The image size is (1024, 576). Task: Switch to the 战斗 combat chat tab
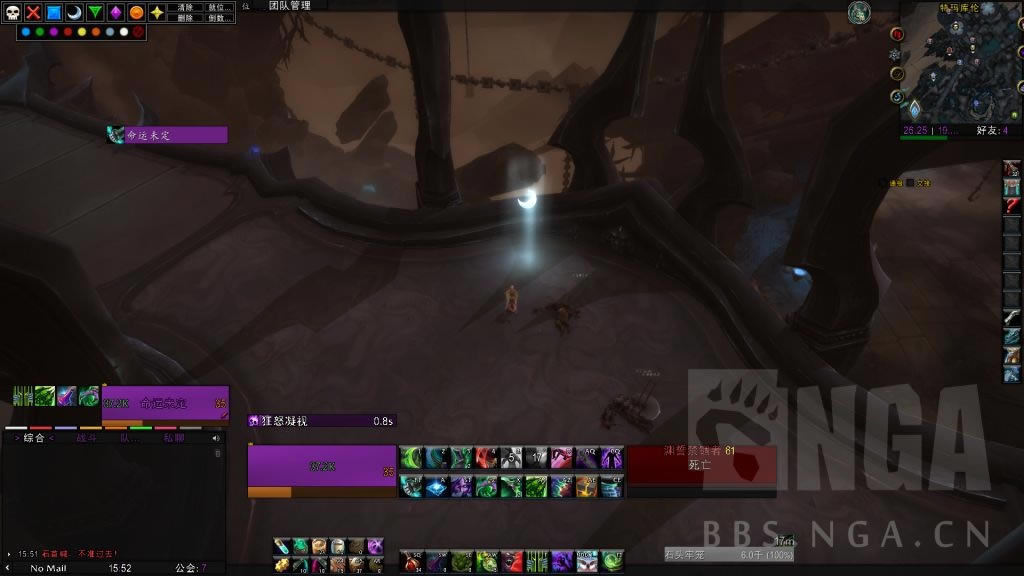[x=87, y=438]
